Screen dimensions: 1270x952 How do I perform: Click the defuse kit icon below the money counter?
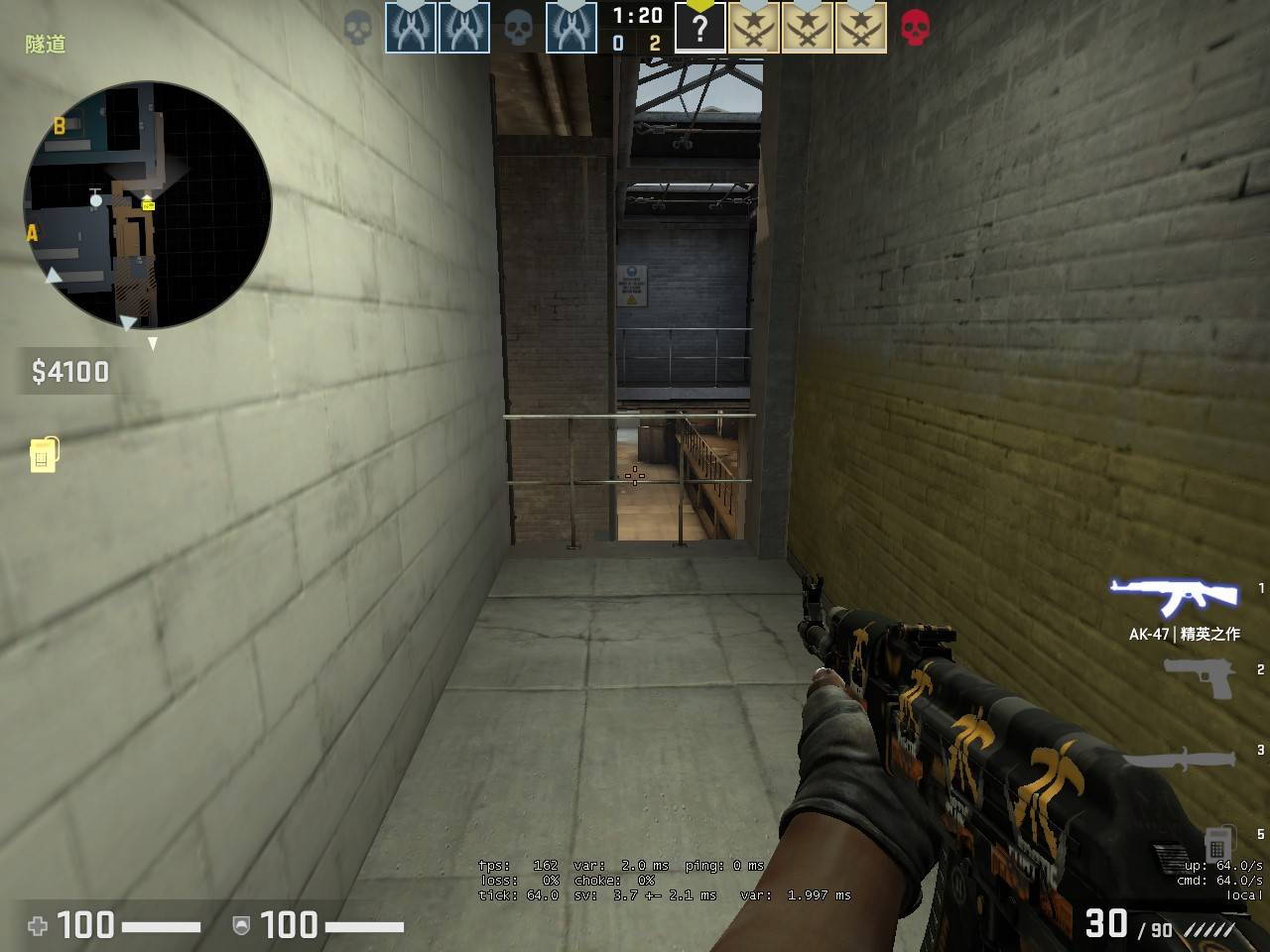(45, 455)
